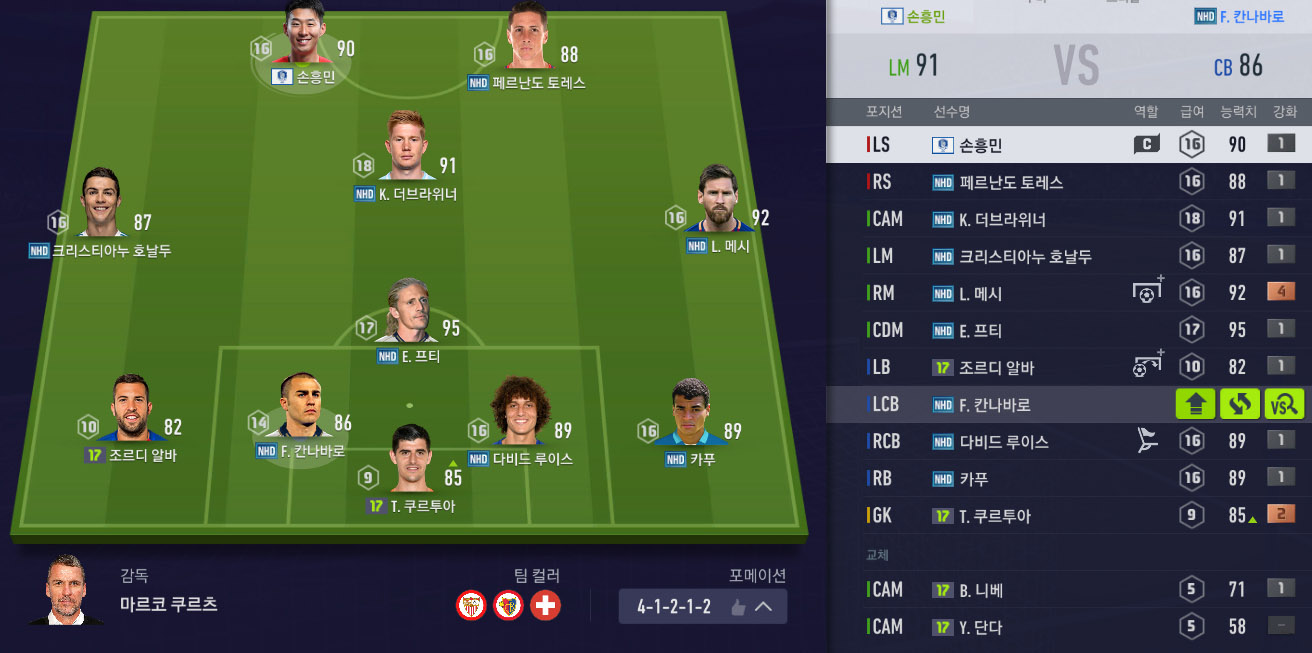Select manager Marco Kurz's portrait
The height and width of the screenshot is (653, 1312).
tap(66, 590)
